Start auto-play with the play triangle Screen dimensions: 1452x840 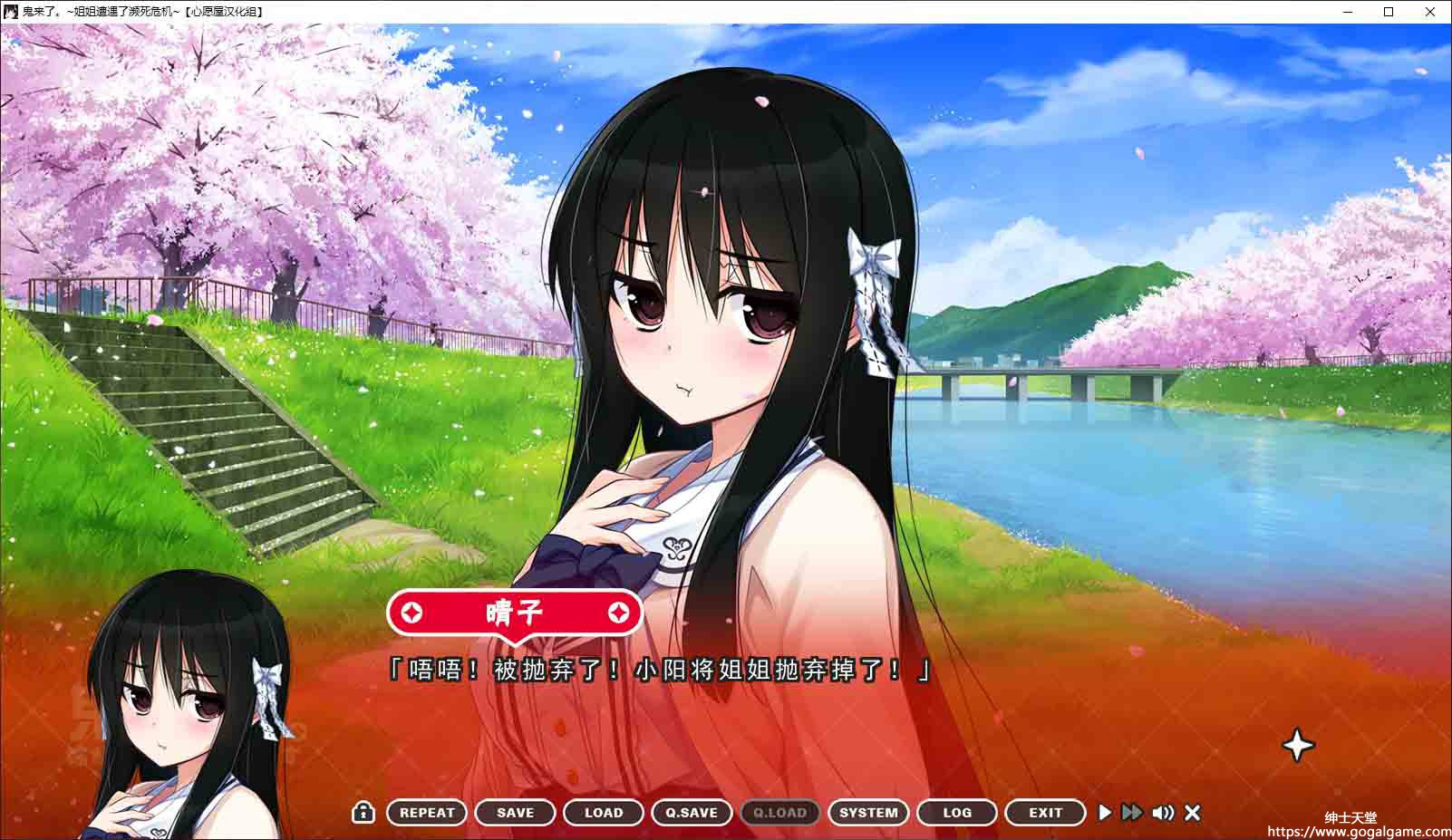(x=1105, y=813)
